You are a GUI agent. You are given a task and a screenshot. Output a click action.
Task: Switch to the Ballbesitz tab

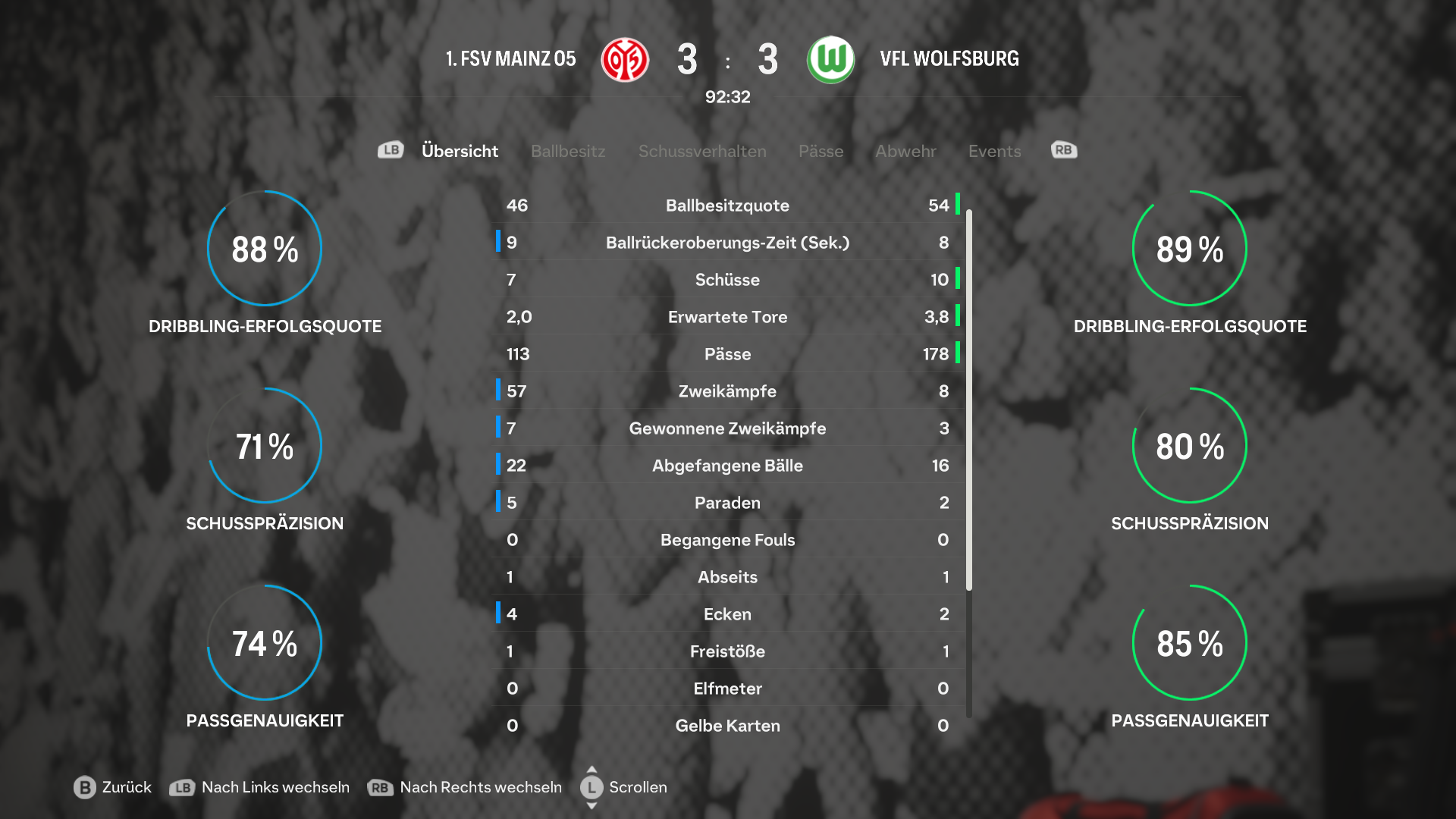coord(568,151)
